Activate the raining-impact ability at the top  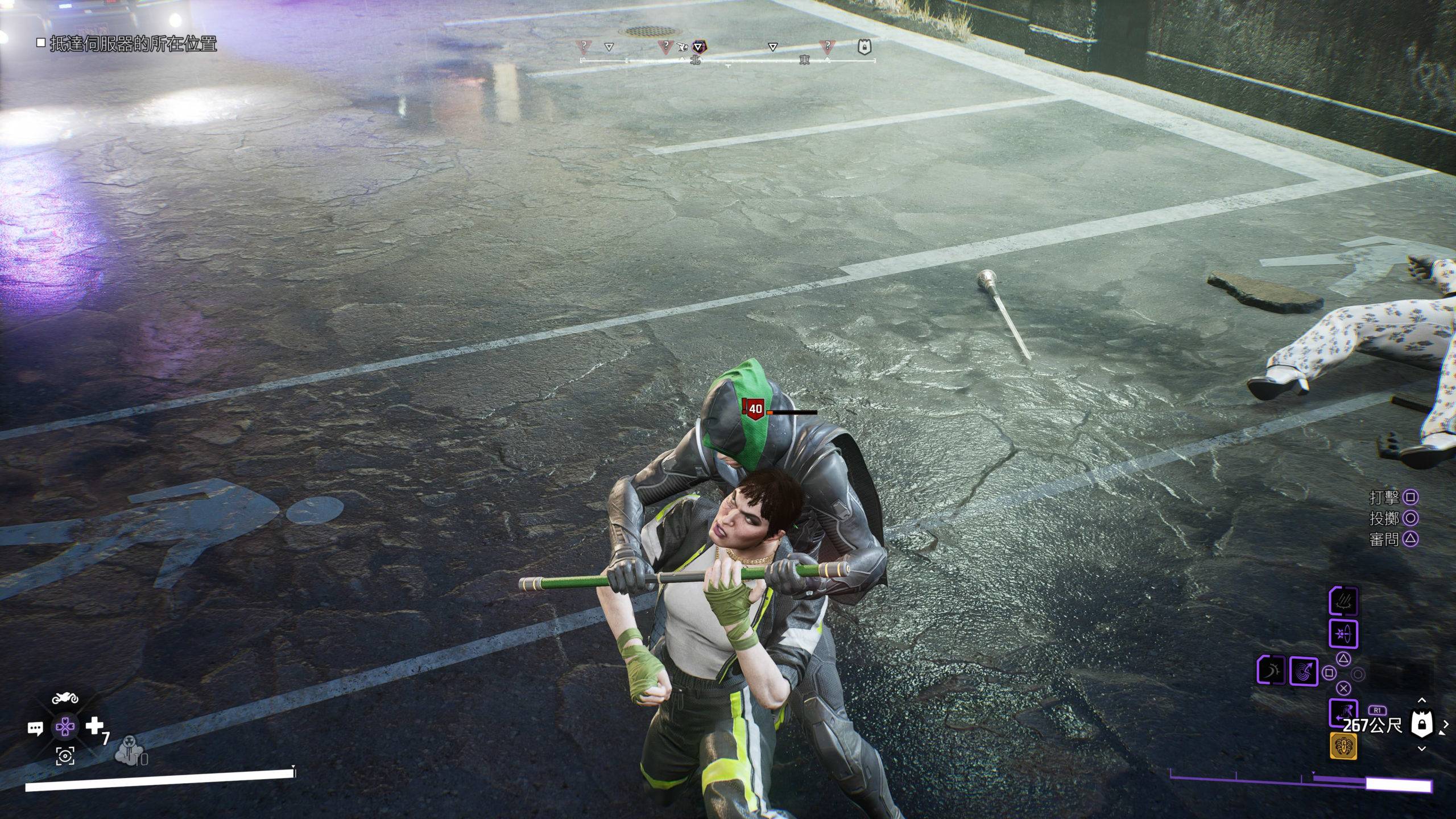tap(1343, 602)
